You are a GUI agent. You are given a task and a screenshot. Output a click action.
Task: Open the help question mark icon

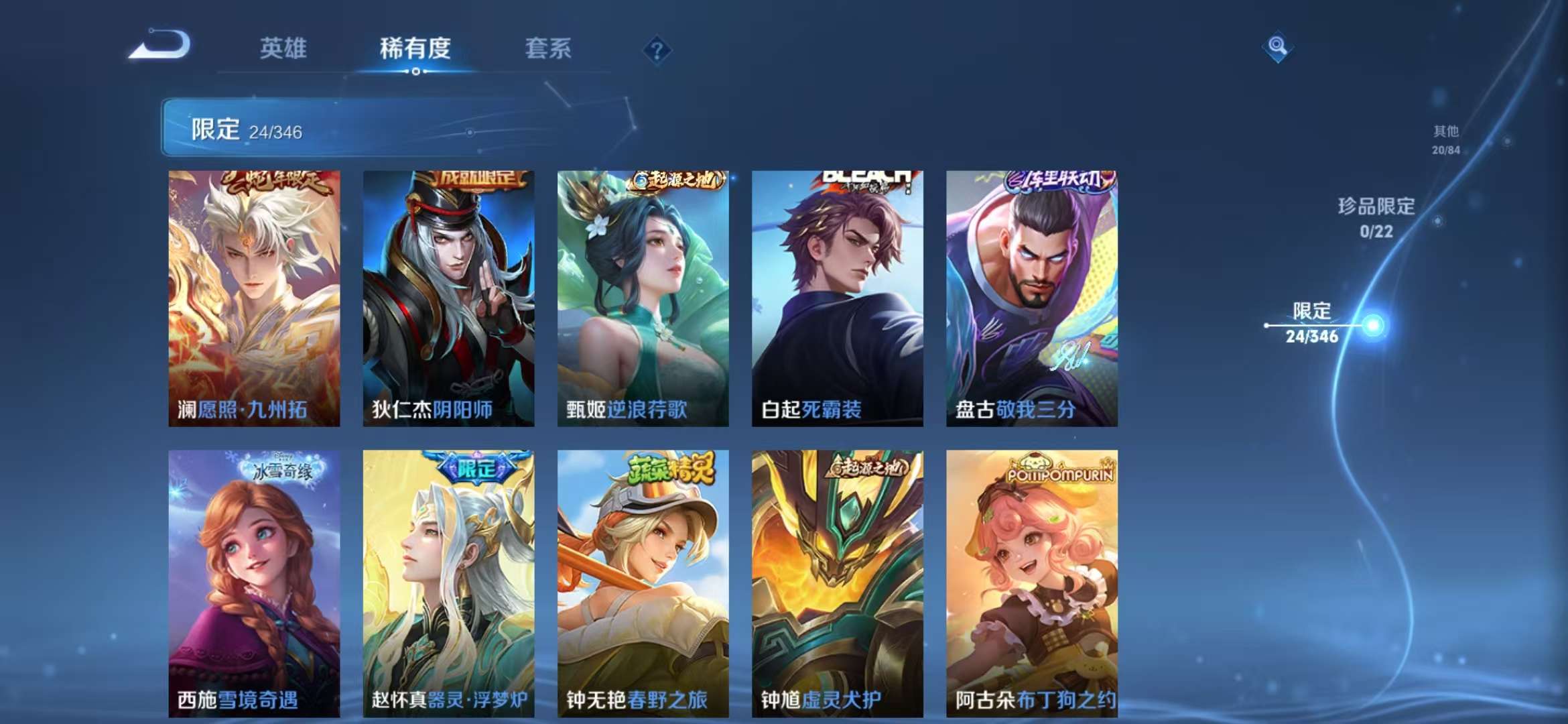coord(658,50)
